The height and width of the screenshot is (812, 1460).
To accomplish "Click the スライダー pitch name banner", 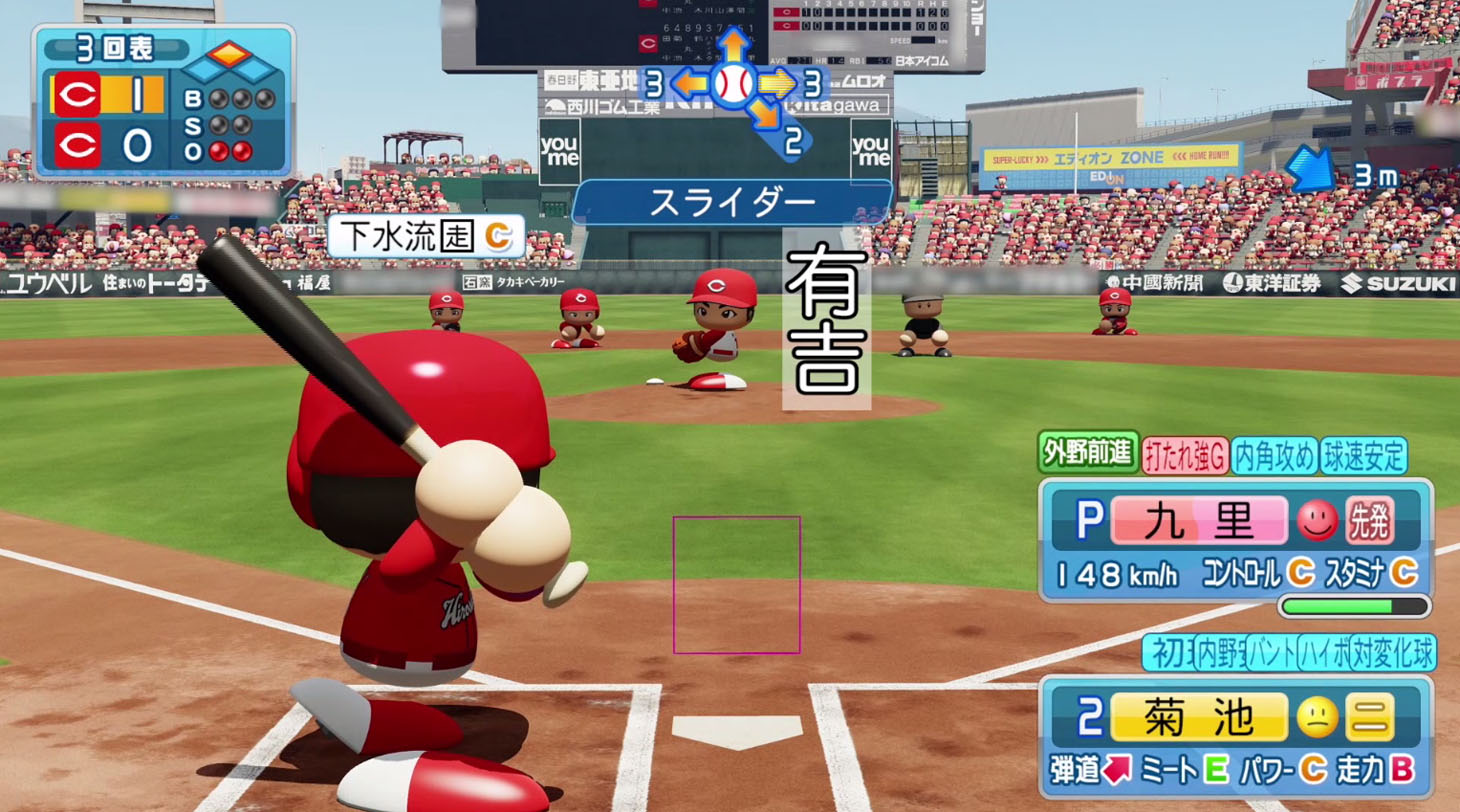I will coord(732,203).
